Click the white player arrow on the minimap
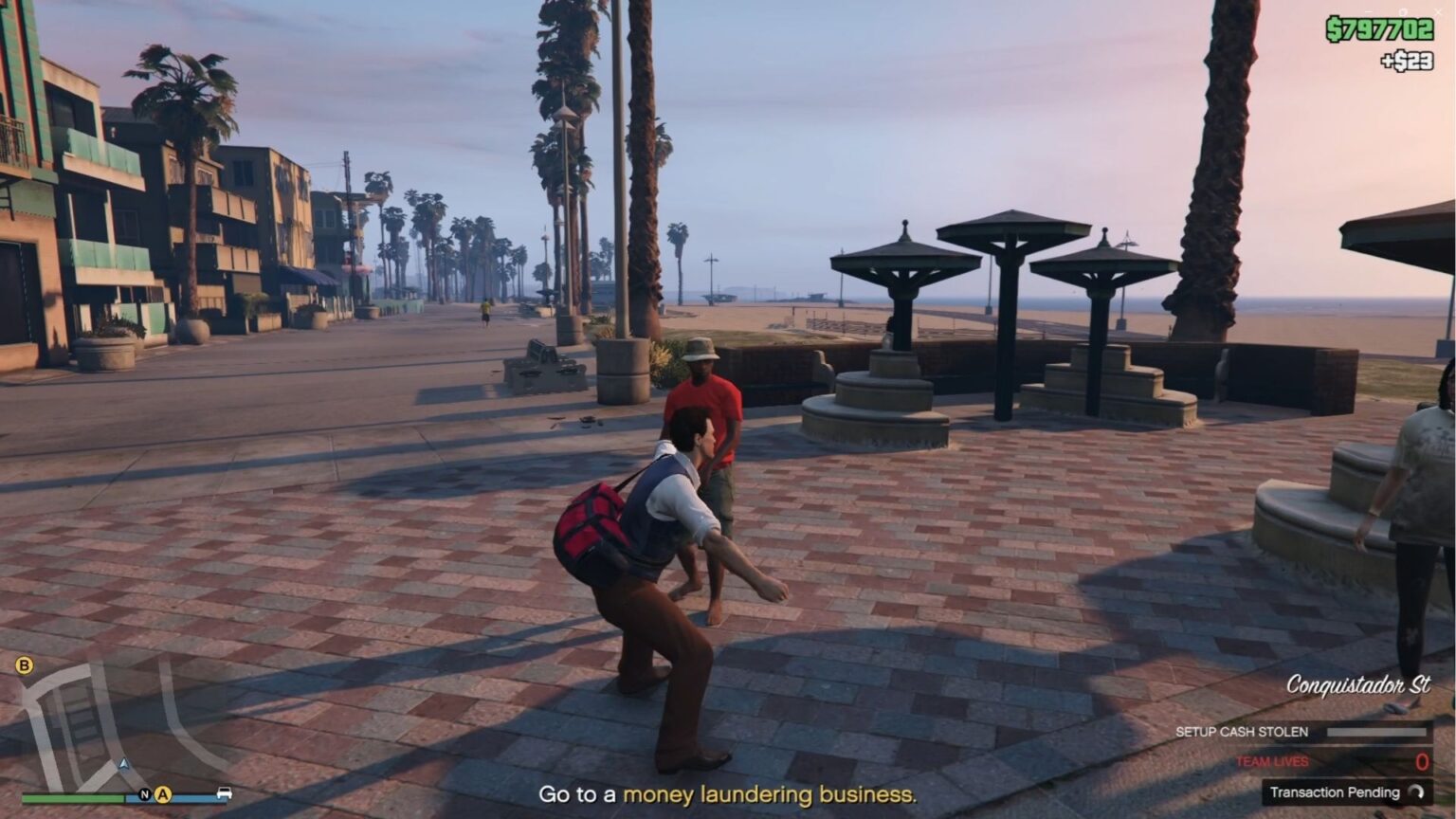 click(123, 764)
